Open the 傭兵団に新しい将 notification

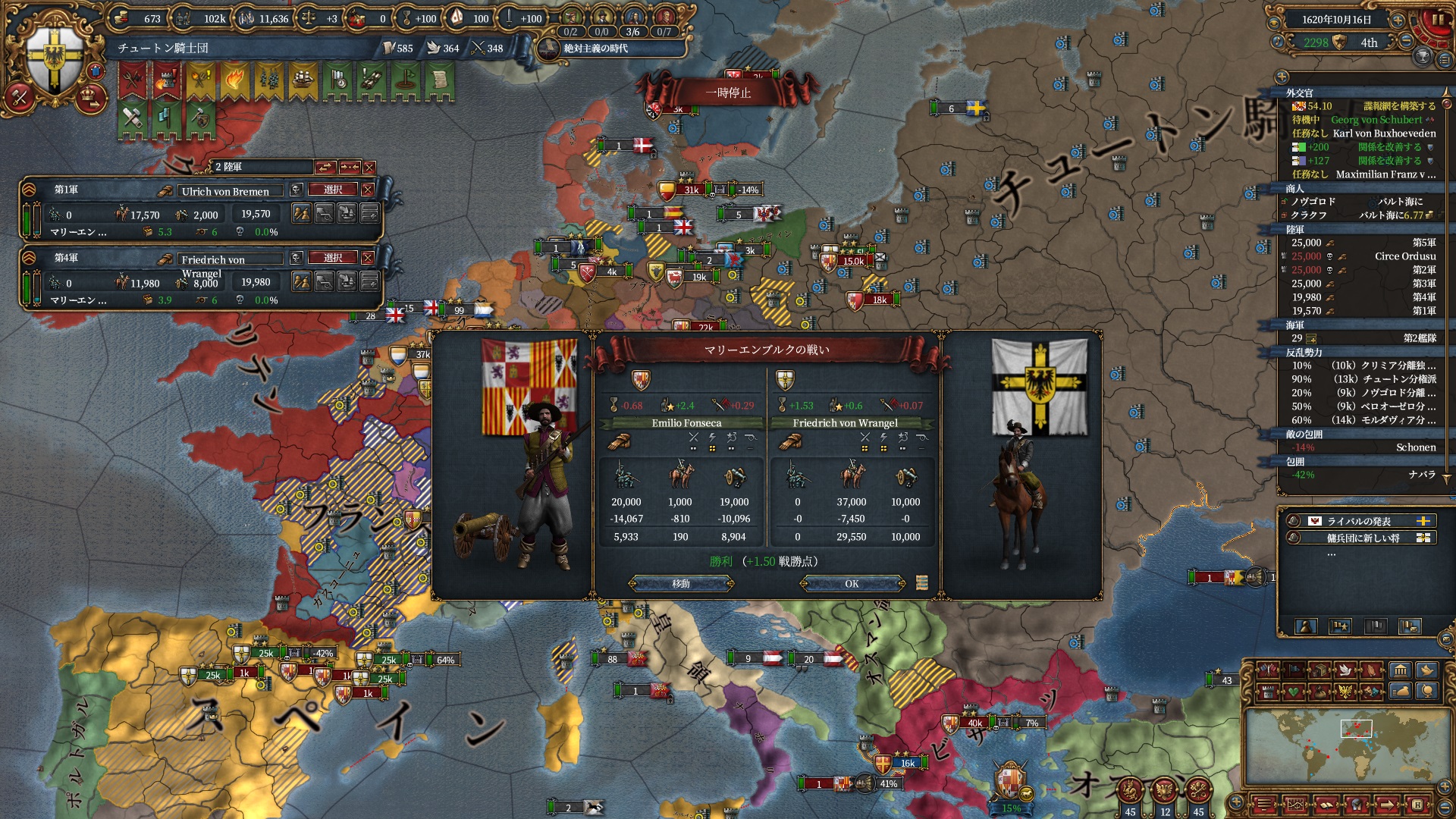(1359, 538)
